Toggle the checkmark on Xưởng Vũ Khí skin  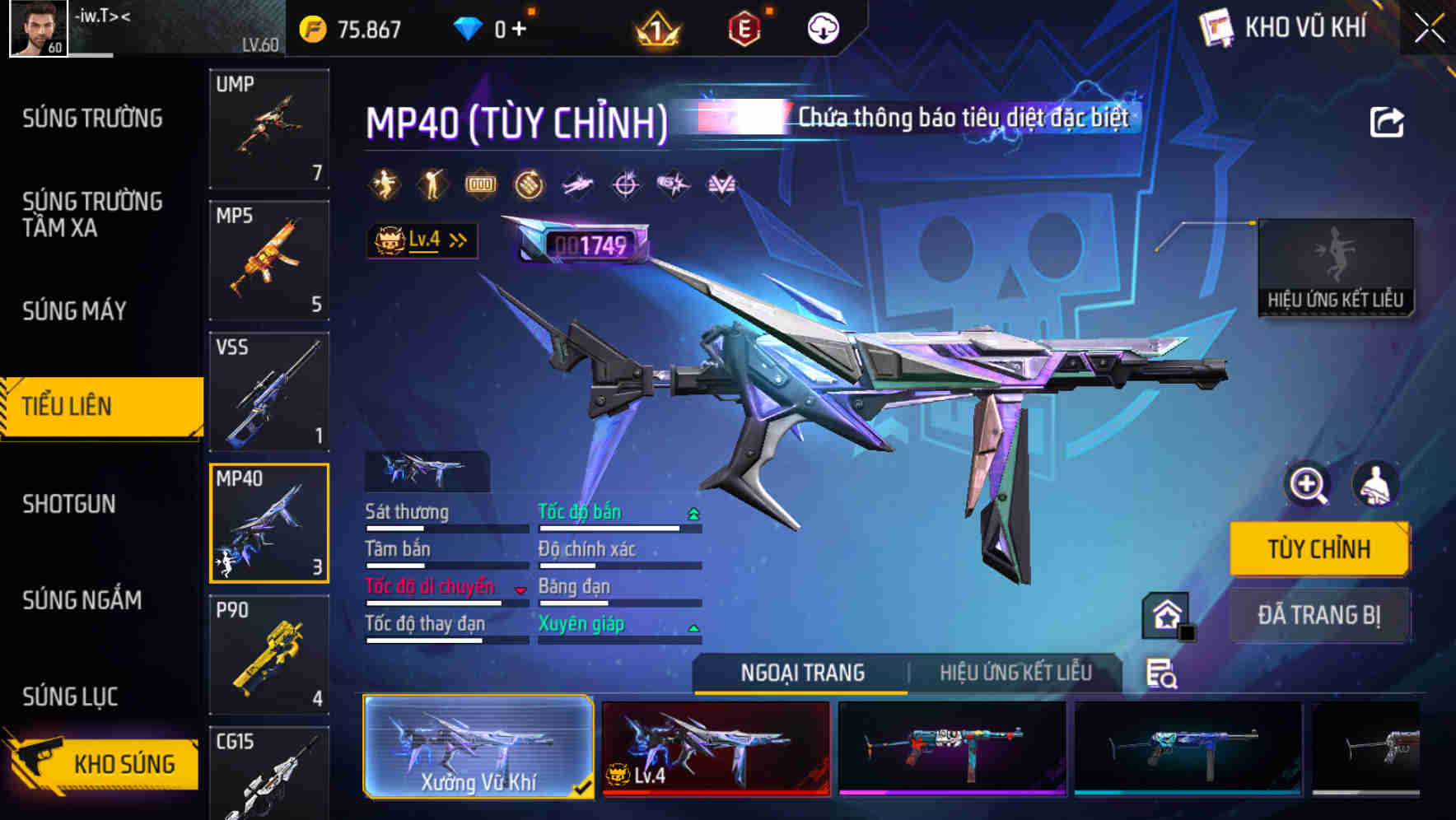pos(583,786)
